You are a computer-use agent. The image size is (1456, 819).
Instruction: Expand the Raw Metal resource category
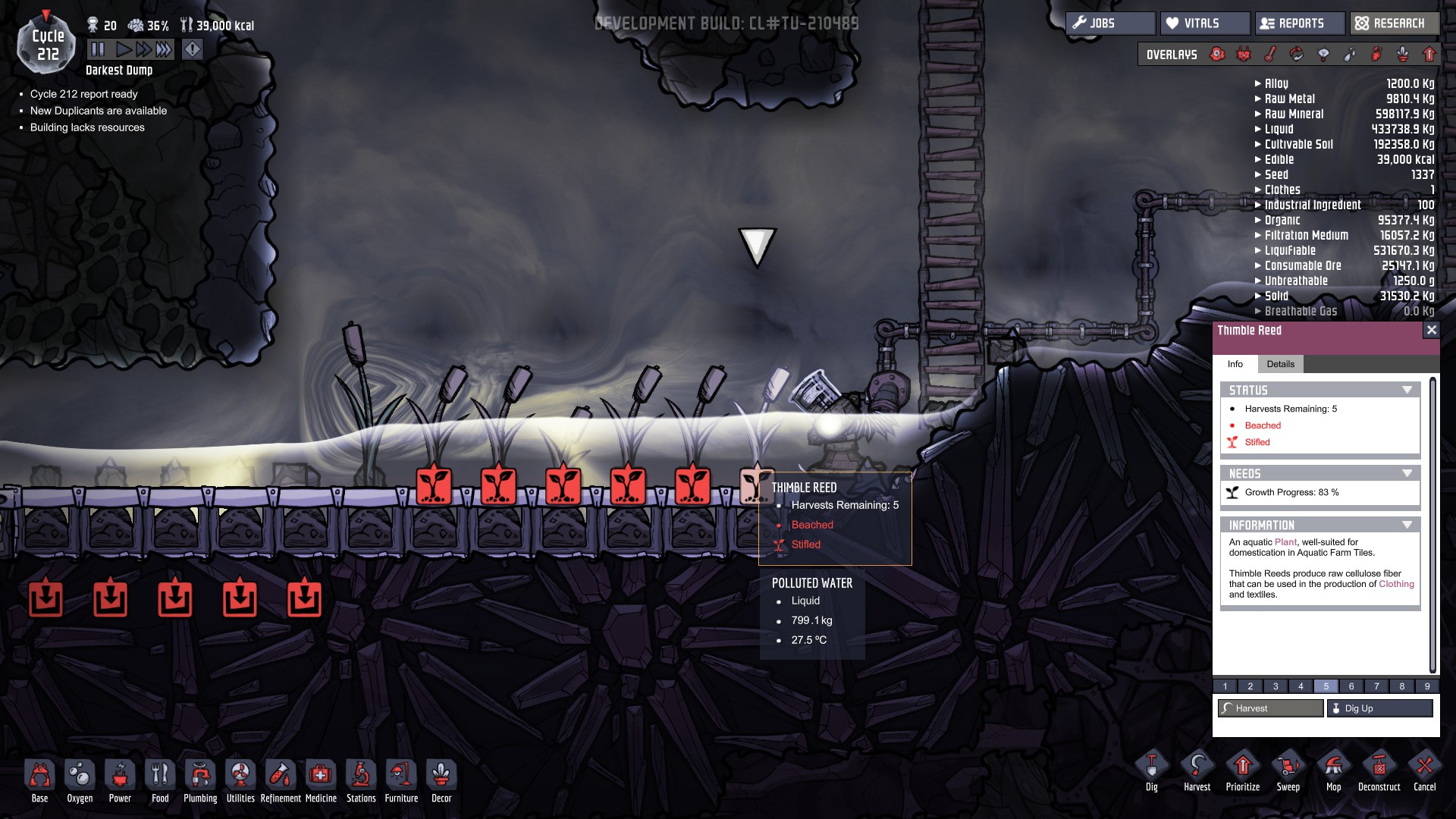pyautogui.click(x=1257, y=99)
